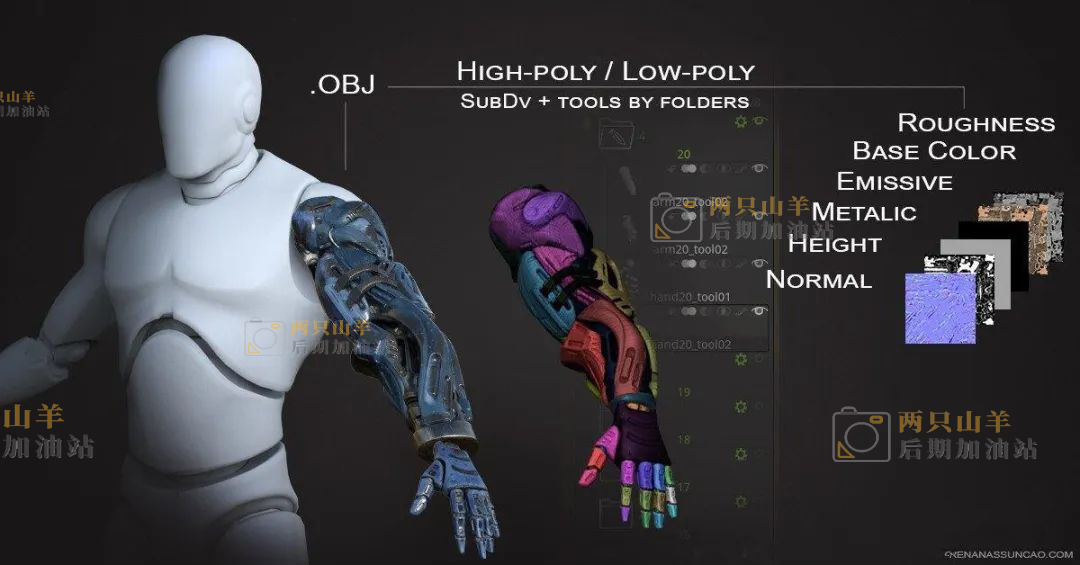Click the gear icon beside folder 18
The height and width of the screenshot is (565, 1080).
(x=741, y=455)
